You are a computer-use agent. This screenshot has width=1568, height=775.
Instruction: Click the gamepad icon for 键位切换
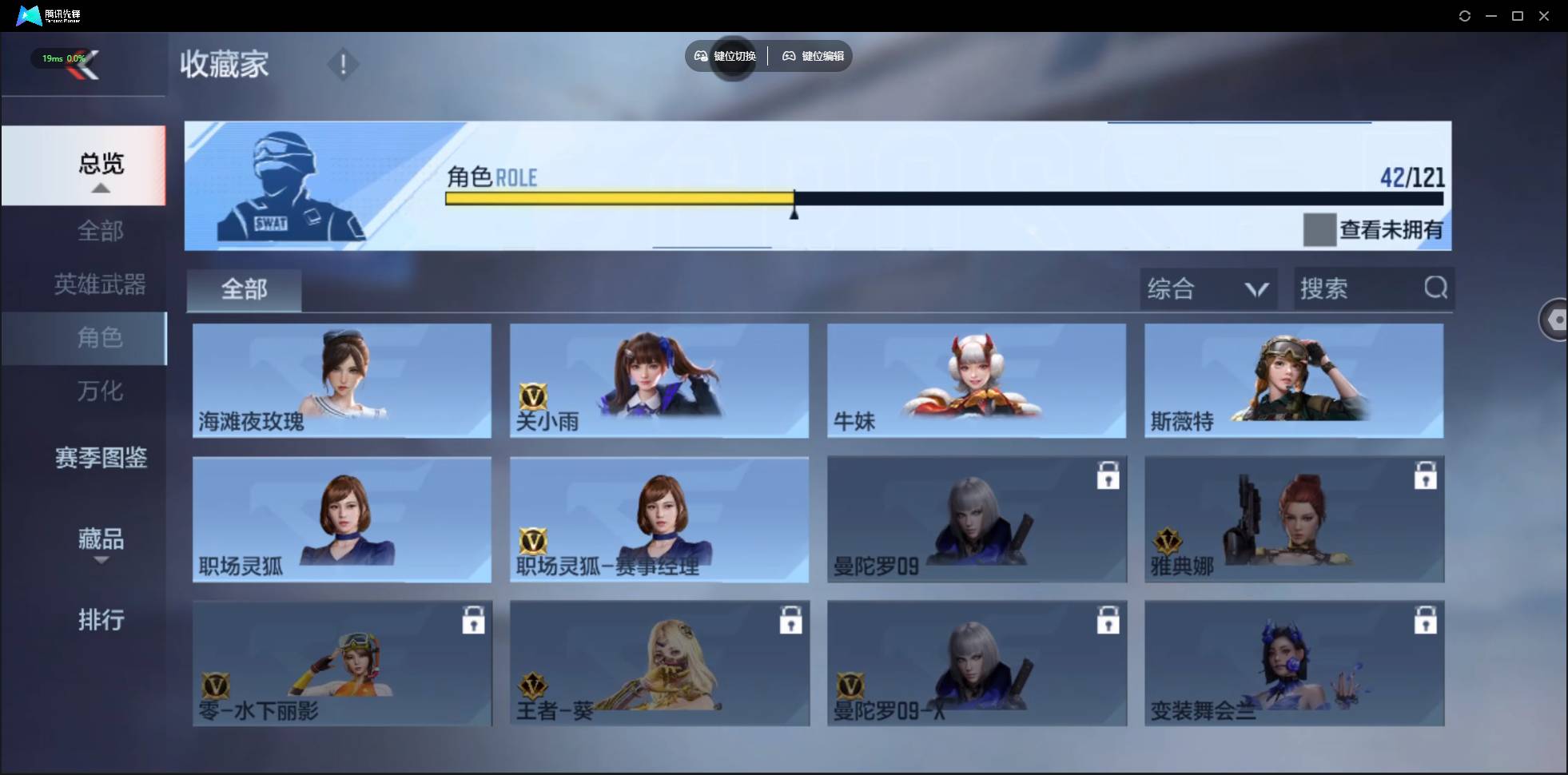point(699,56)
